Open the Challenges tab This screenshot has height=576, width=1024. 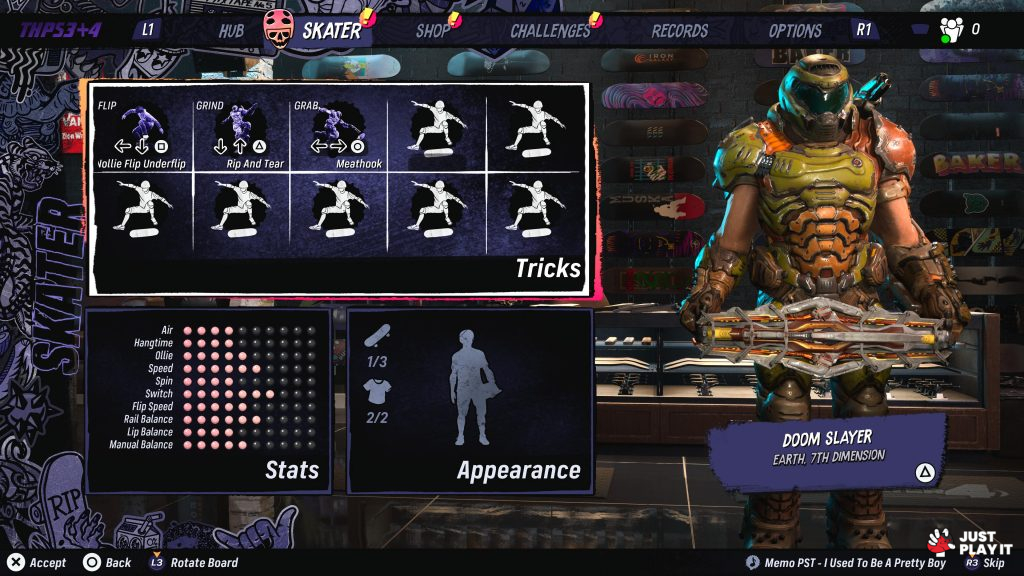550,30
